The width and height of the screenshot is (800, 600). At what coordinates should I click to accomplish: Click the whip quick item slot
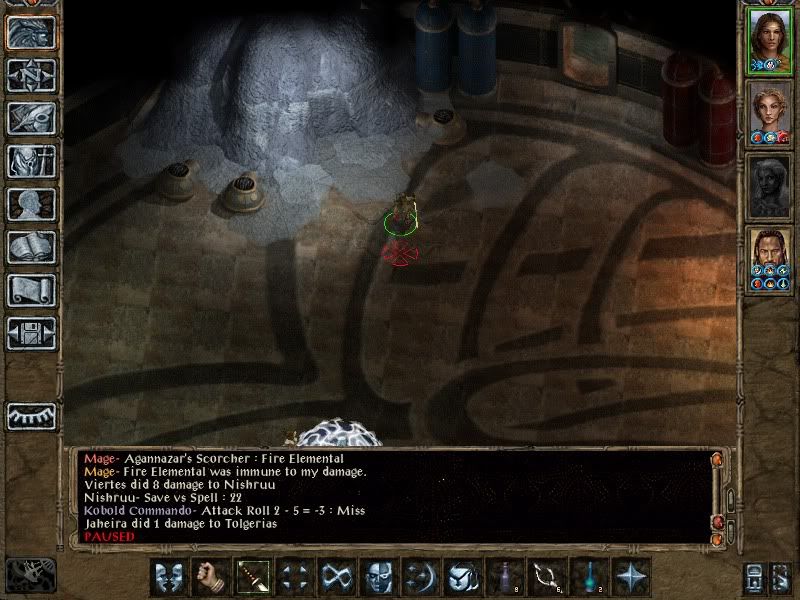pyautogui.click(x=547, y=576)
